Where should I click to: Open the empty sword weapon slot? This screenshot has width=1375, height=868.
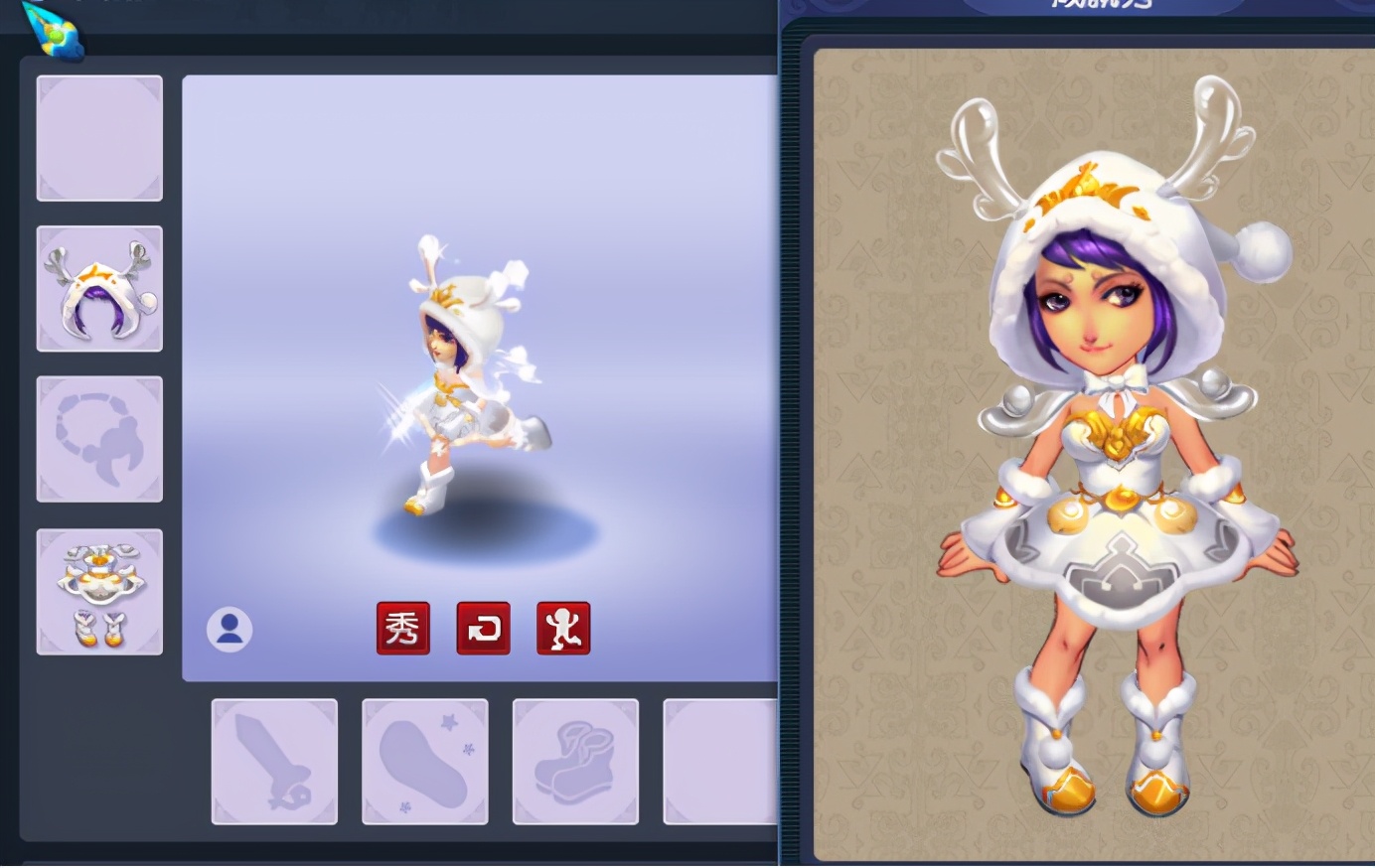(x=274, y=762)
